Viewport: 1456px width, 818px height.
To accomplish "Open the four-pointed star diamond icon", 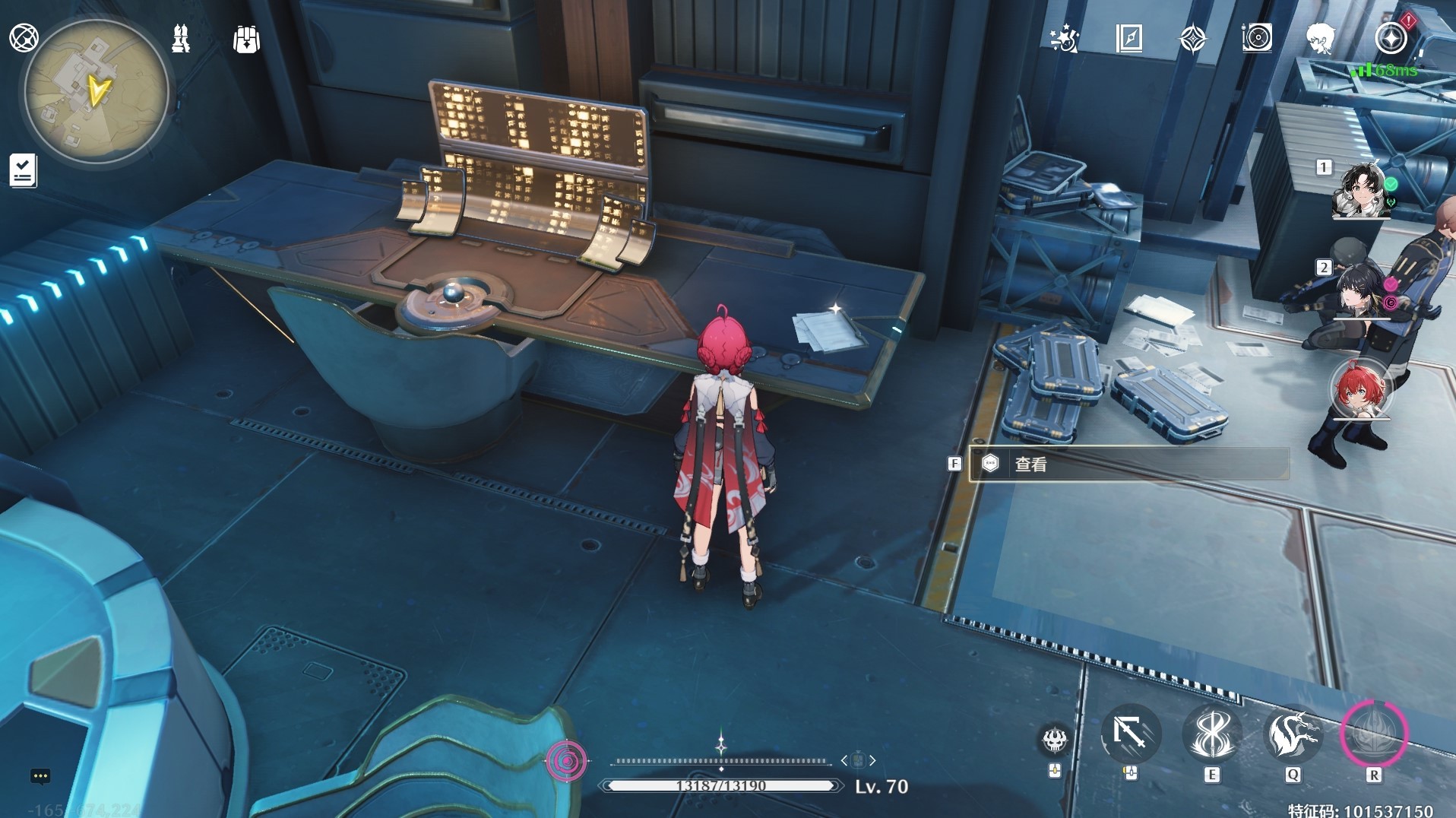I will (1192, 38).
